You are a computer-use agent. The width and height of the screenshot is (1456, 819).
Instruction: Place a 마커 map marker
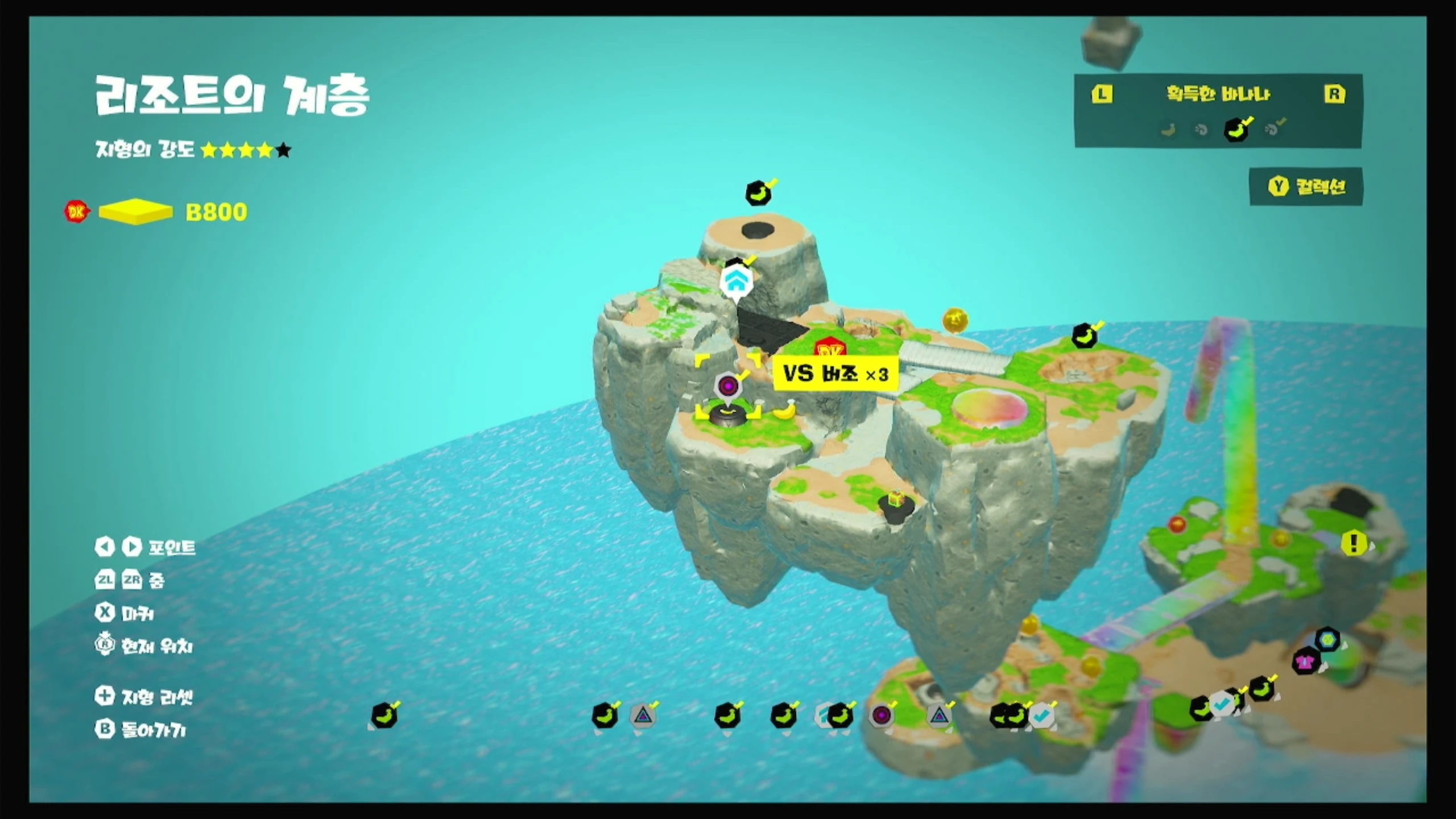click(125, 613)
